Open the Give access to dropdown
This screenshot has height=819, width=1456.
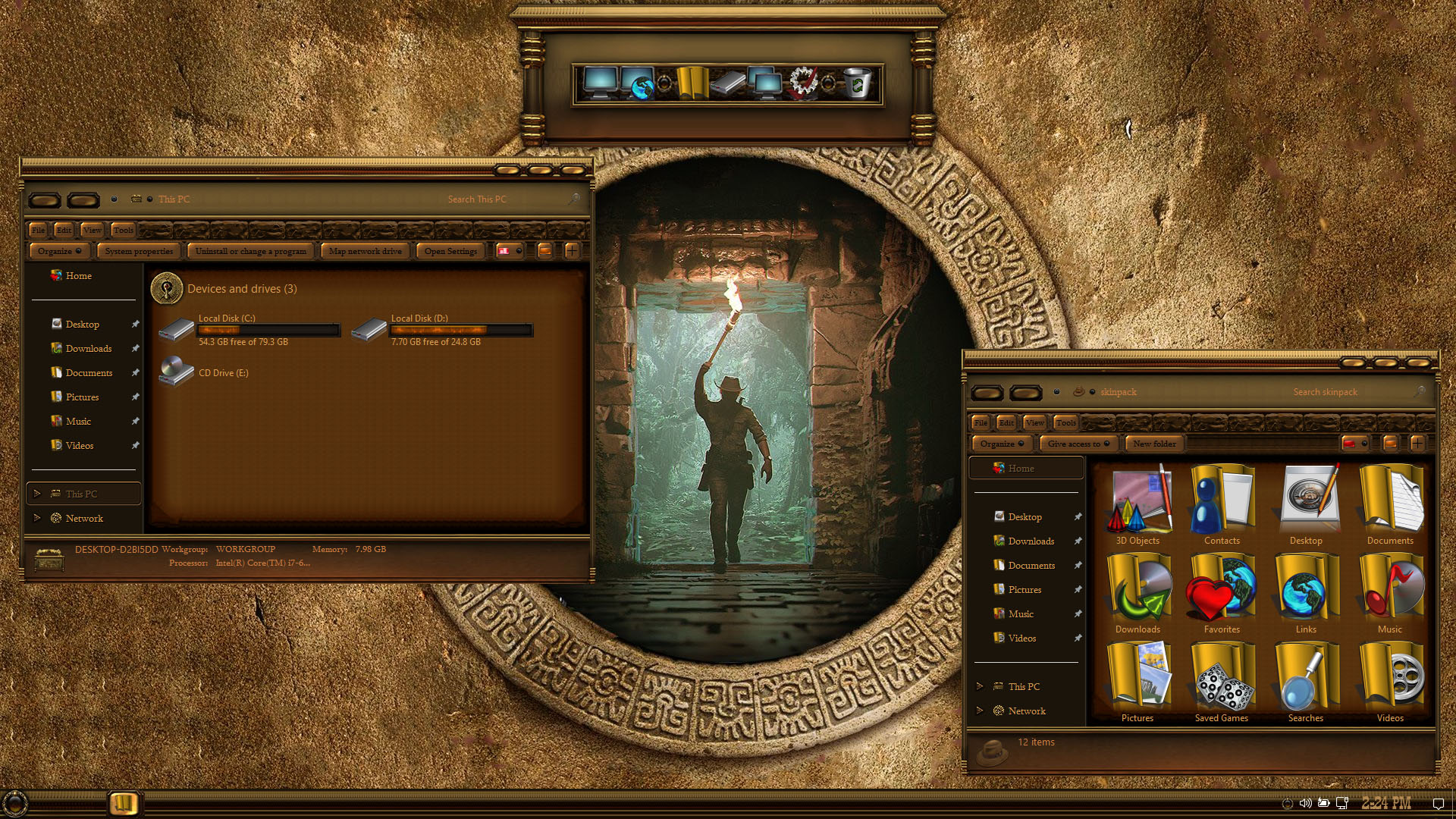[x=1078, y=444]
